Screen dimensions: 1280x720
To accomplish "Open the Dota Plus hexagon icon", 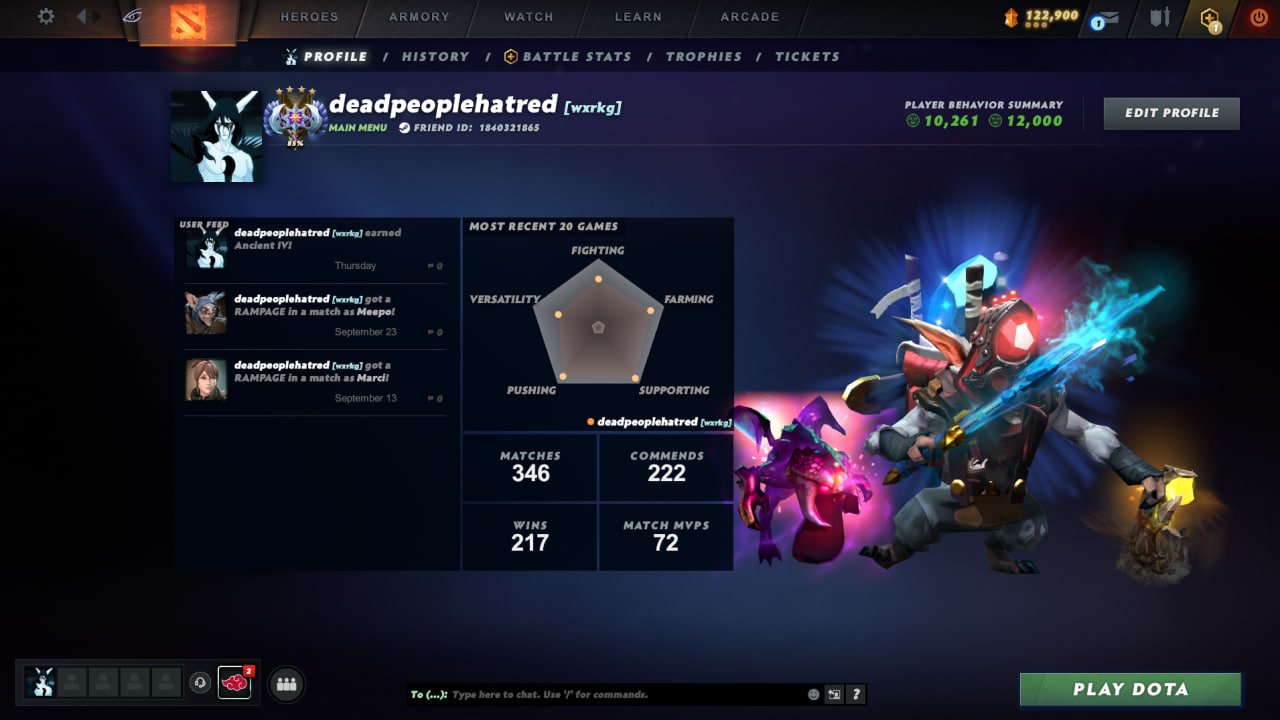I will coord(1208,17).
